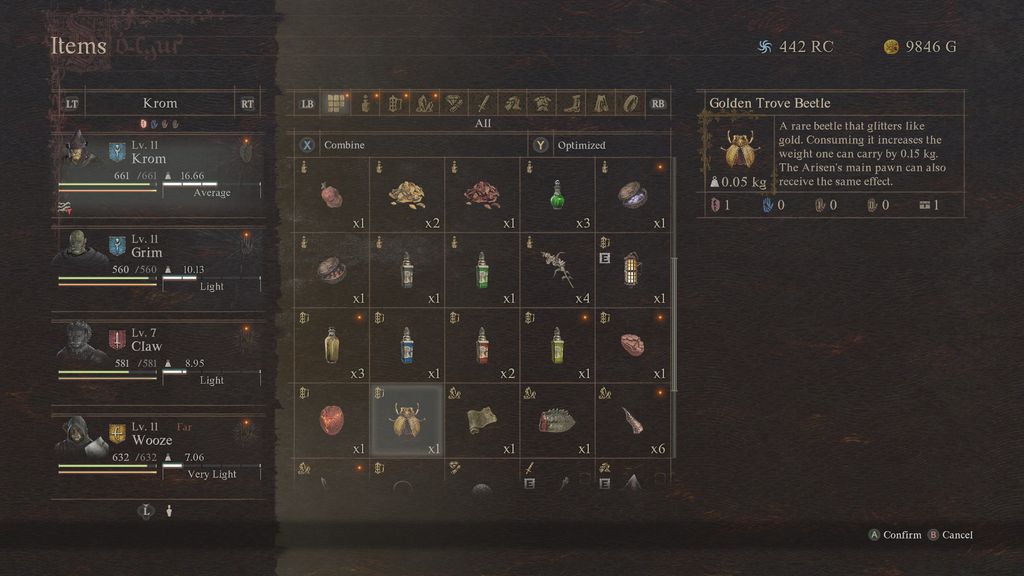This screenshot has width=1024, height=576.
Task: Select the rolled scroll material slot
Action: pyautogui.click(x=482, y=421)
